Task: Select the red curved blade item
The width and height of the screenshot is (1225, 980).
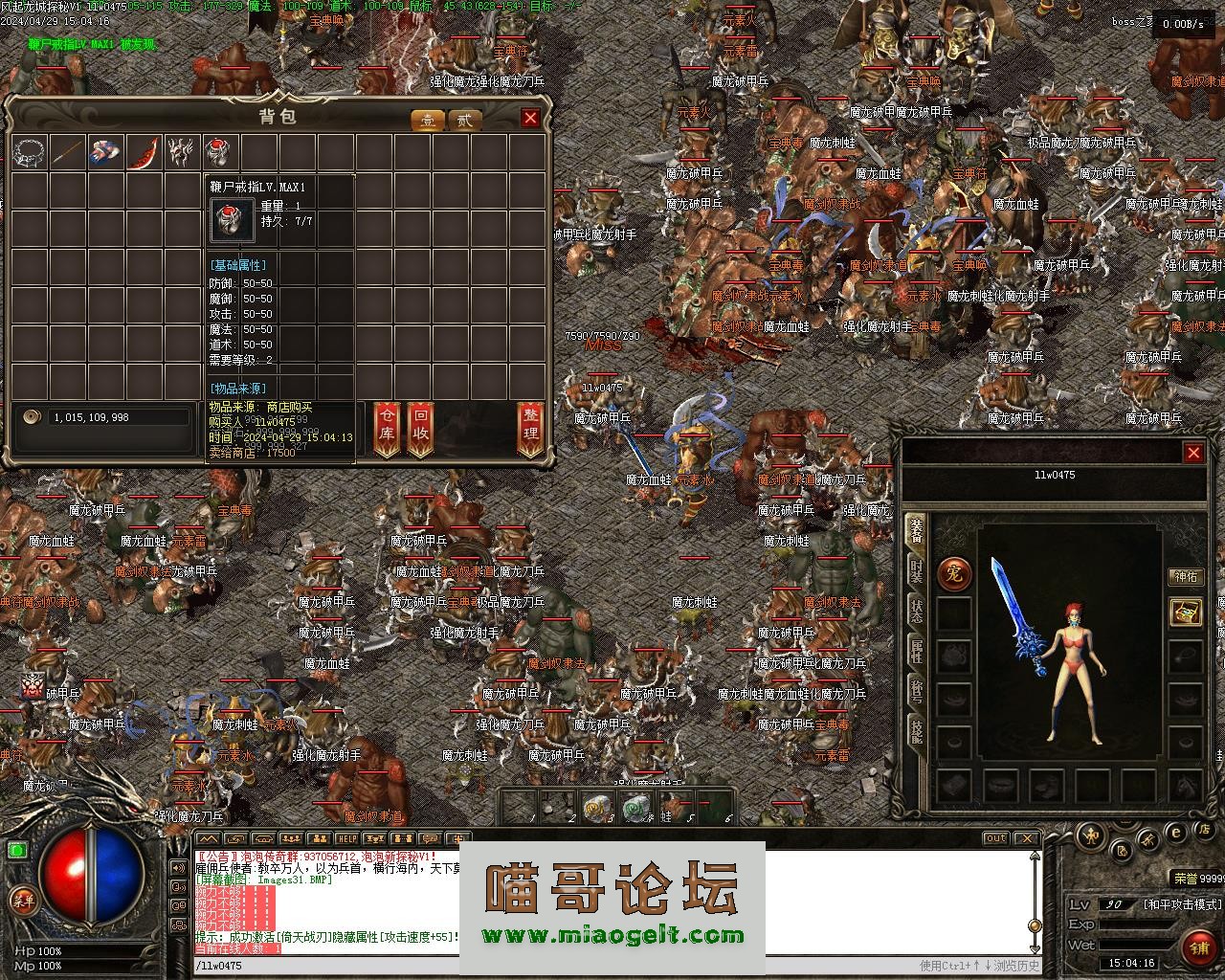Action: tap(144, 152)
